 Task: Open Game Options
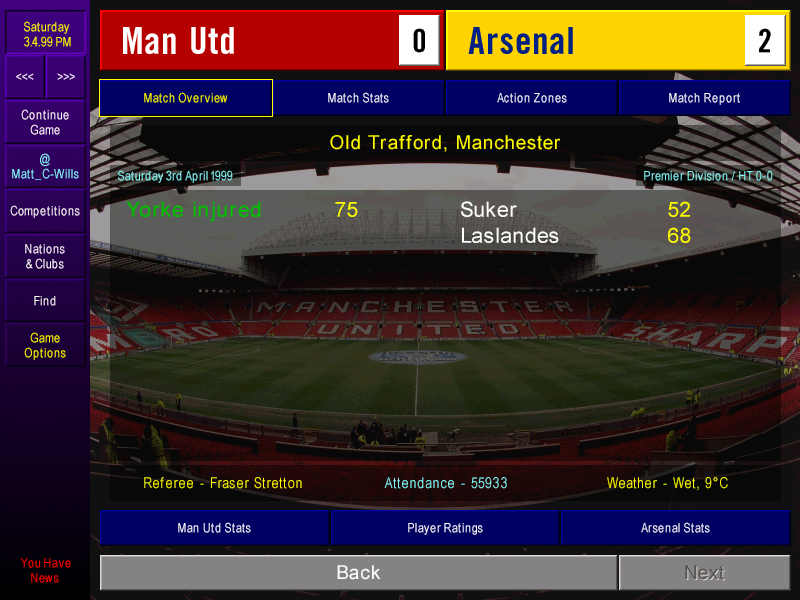pos(45,345)
